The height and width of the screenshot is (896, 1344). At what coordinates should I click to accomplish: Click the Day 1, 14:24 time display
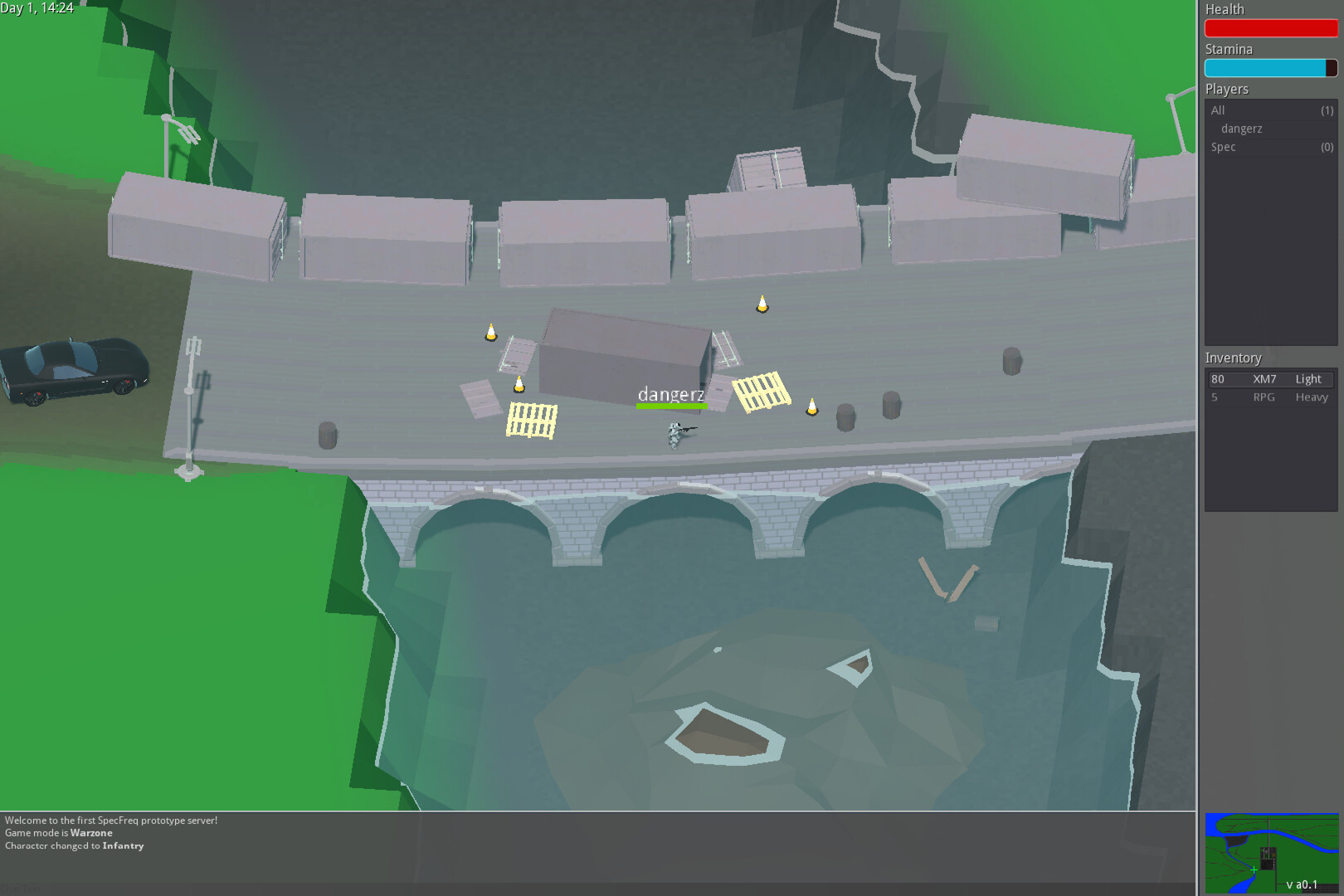point(37,9)
